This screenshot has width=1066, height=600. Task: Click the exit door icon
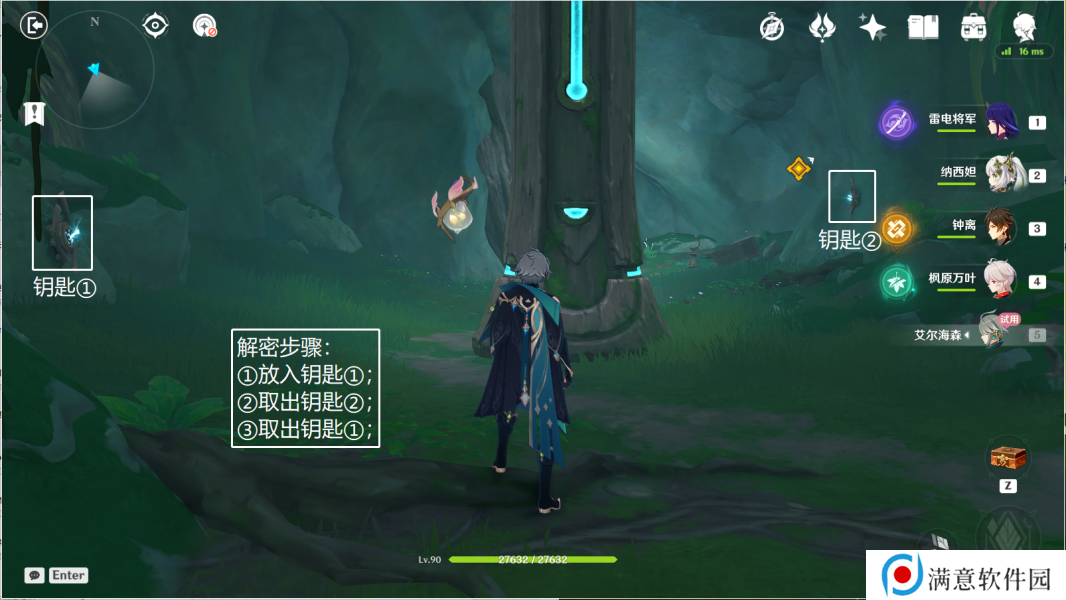(34, 25)
